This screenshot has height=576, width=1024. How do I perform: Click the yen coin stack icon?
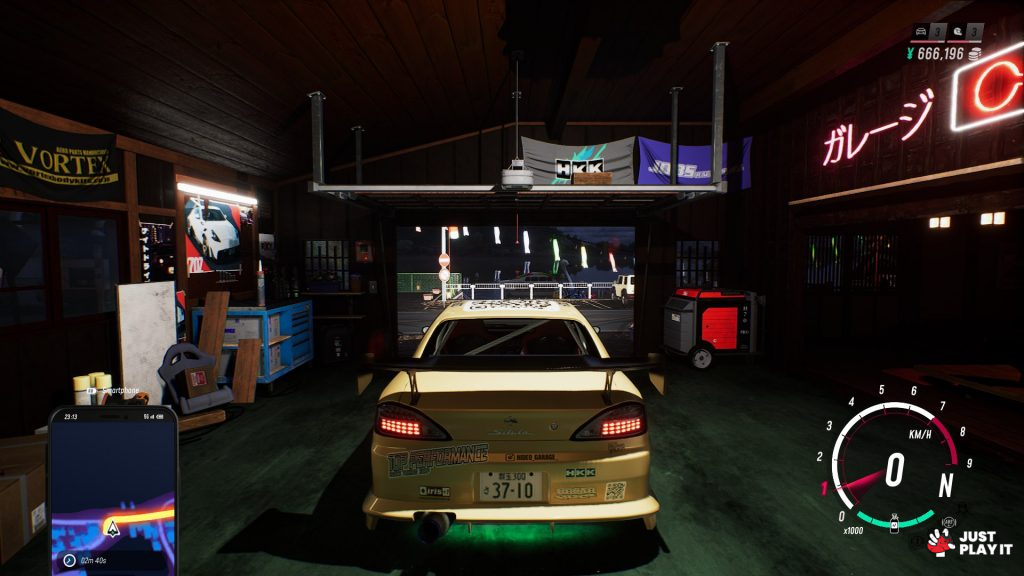pos(975,53)
